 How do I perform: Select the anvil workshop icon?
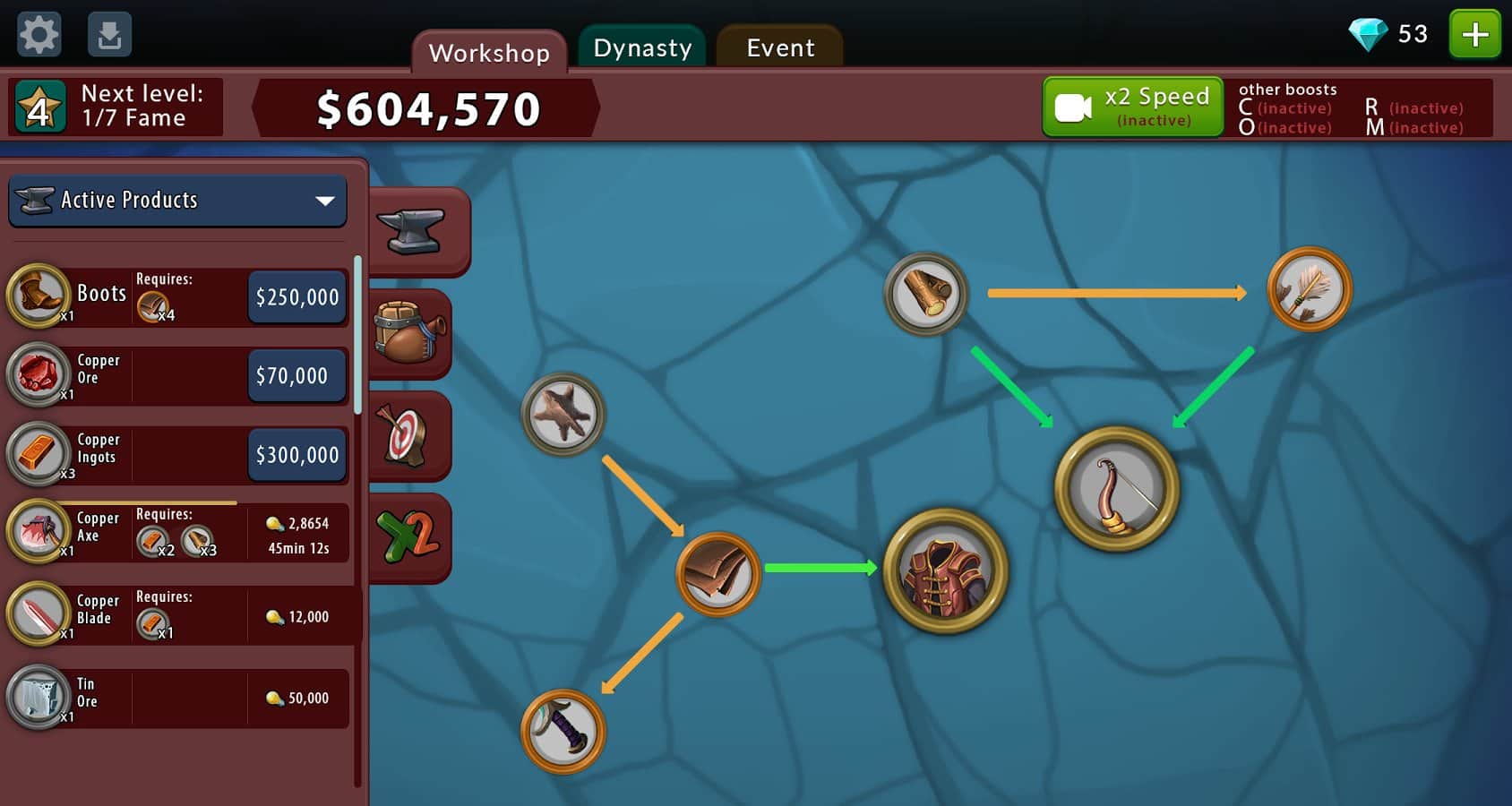click(417, 228)
